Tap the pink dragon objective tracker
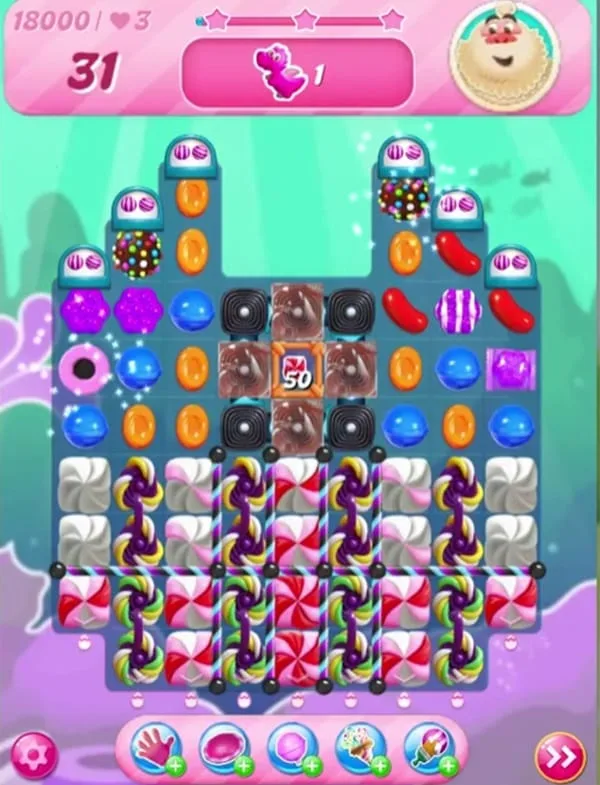The height and width of the screenshot is (785, 600). tap(296, 73)
